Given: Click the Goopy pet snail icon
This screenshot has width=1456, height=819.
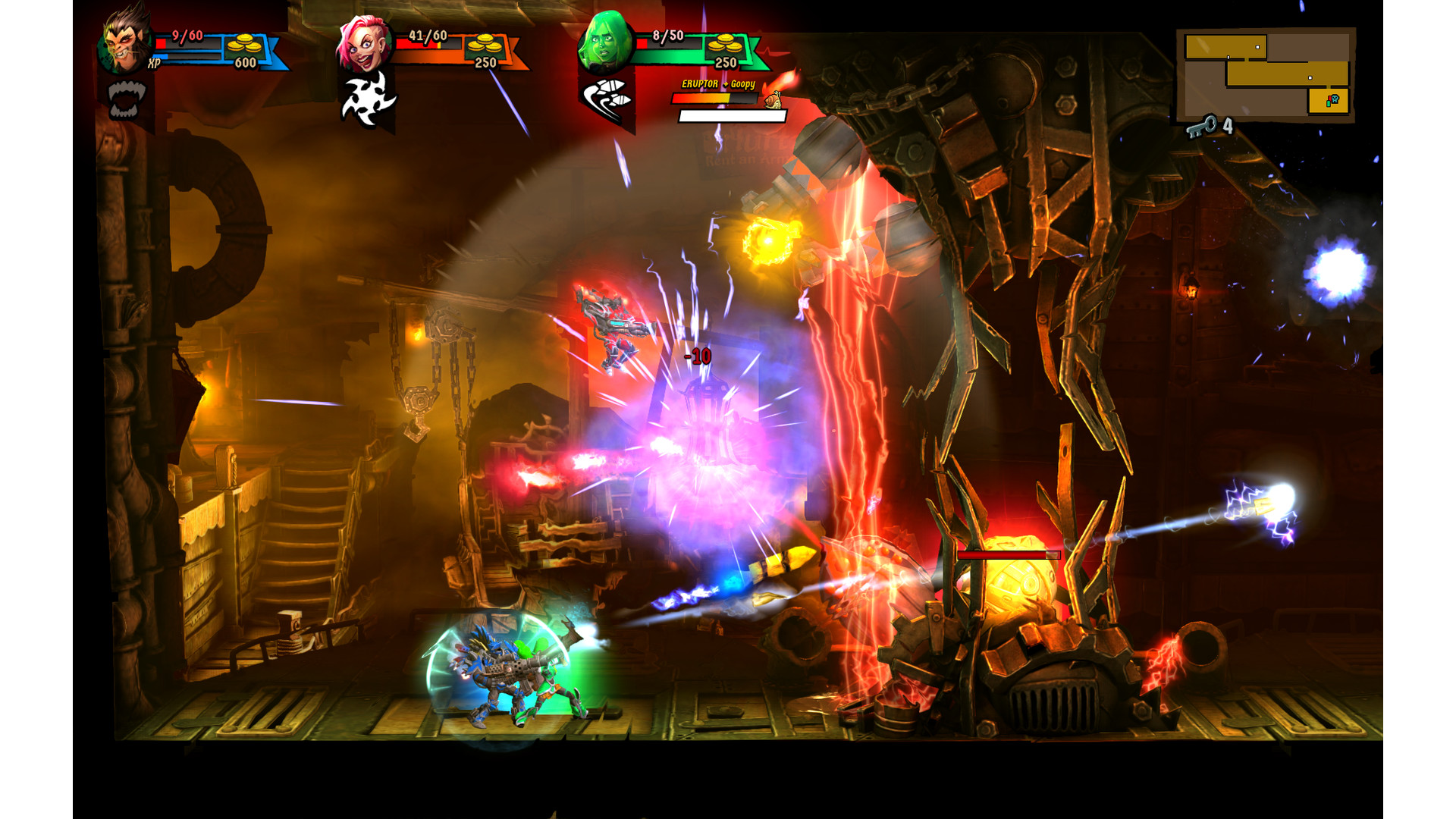Looking at the screenshot, I should [x=773, y=98].
